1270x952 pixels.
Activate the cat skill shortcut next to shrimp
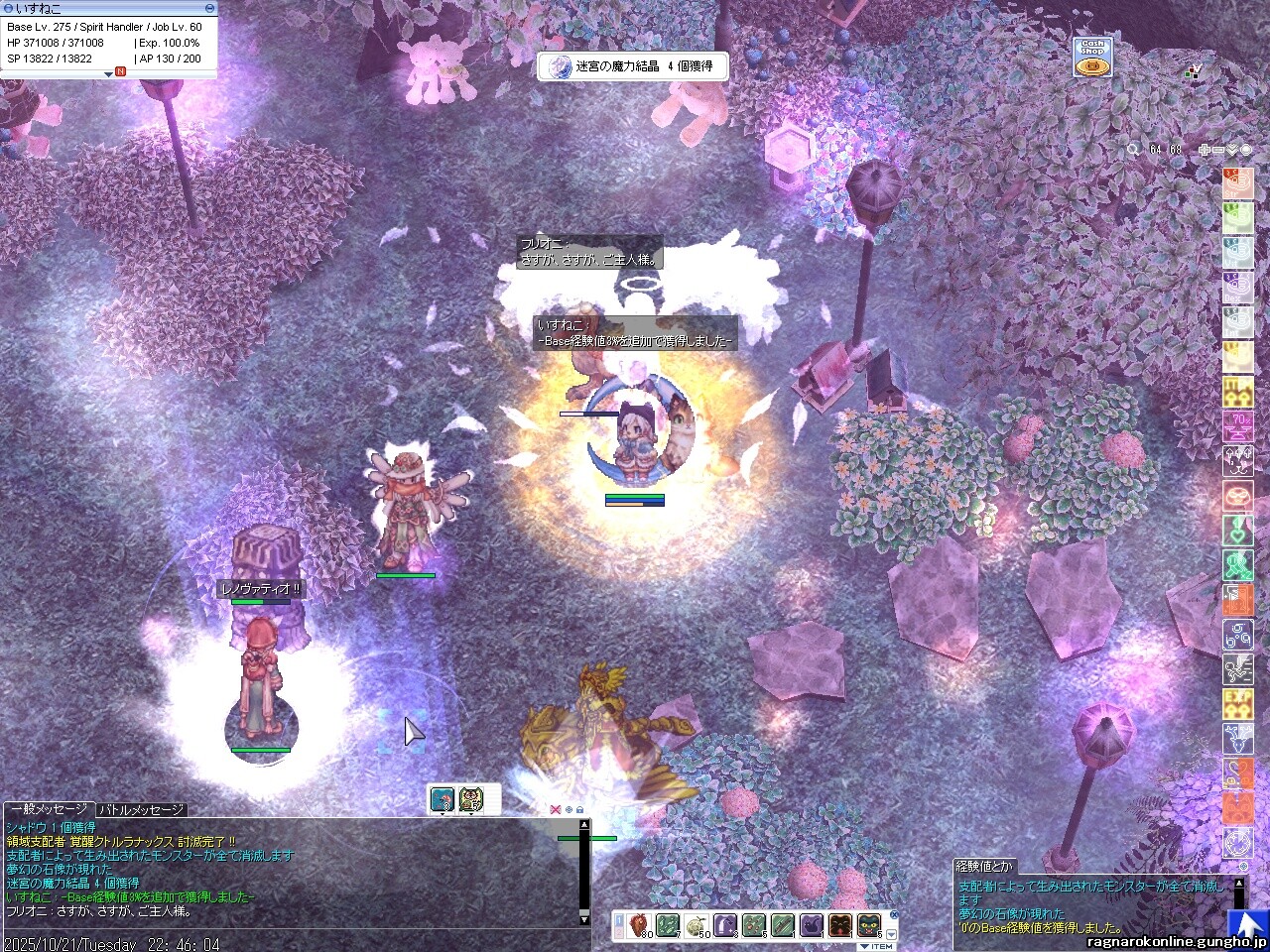pyautogui.click(x=470, y=799)
